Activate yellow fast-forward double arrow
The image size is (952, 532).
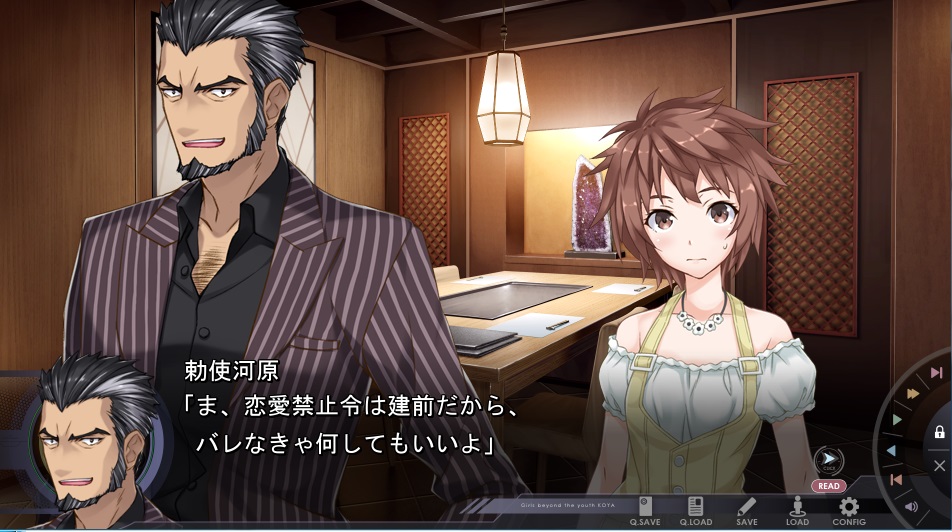coord(912,393)
